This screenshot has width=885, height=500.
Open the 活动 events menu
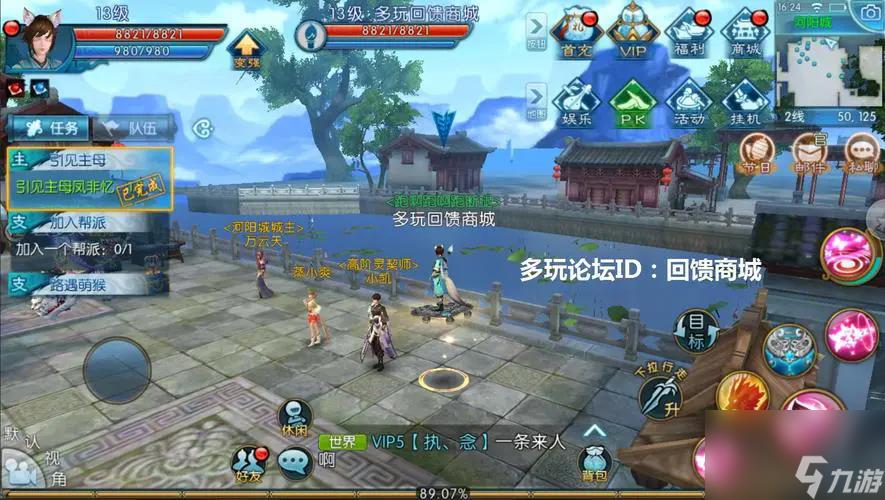tap(690, 102)
